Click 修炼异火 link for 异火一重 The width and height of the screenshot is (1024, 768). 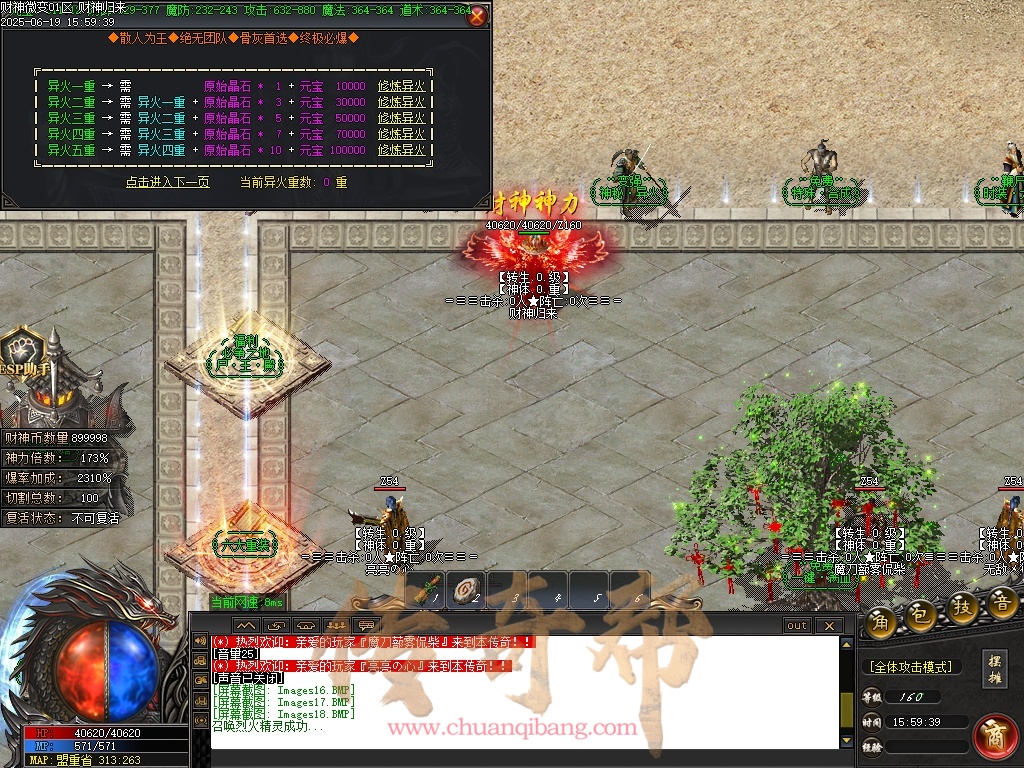[x=401, y=87]
